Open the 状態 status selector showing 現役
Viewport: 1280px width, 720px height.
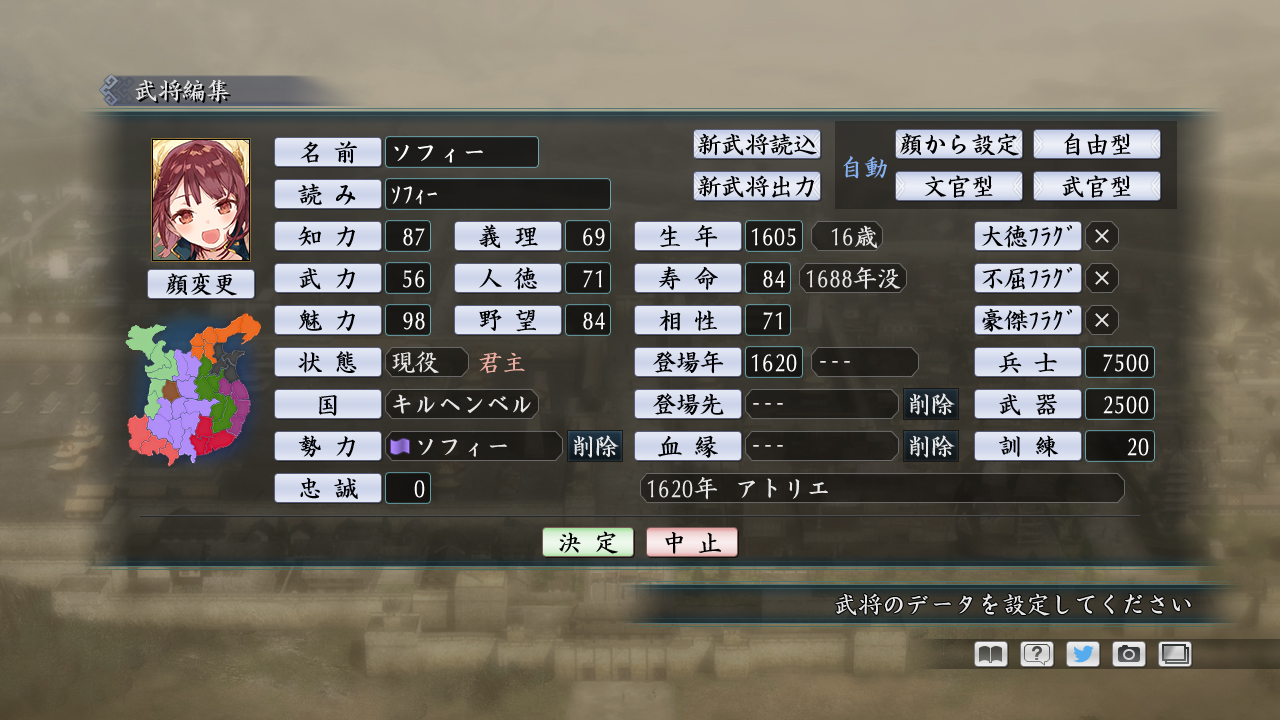(x=427, y=362)
